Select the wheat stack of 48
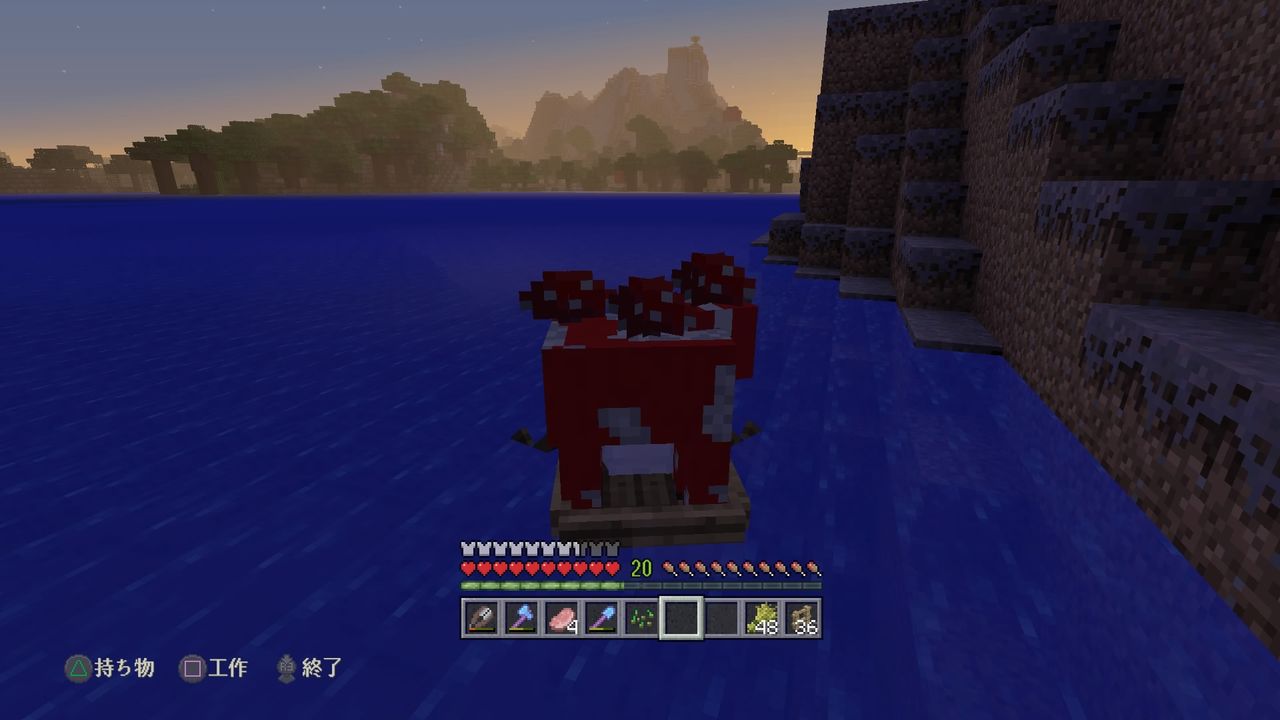The height and width of the screenshot is (720, 1280). [761, 618]
